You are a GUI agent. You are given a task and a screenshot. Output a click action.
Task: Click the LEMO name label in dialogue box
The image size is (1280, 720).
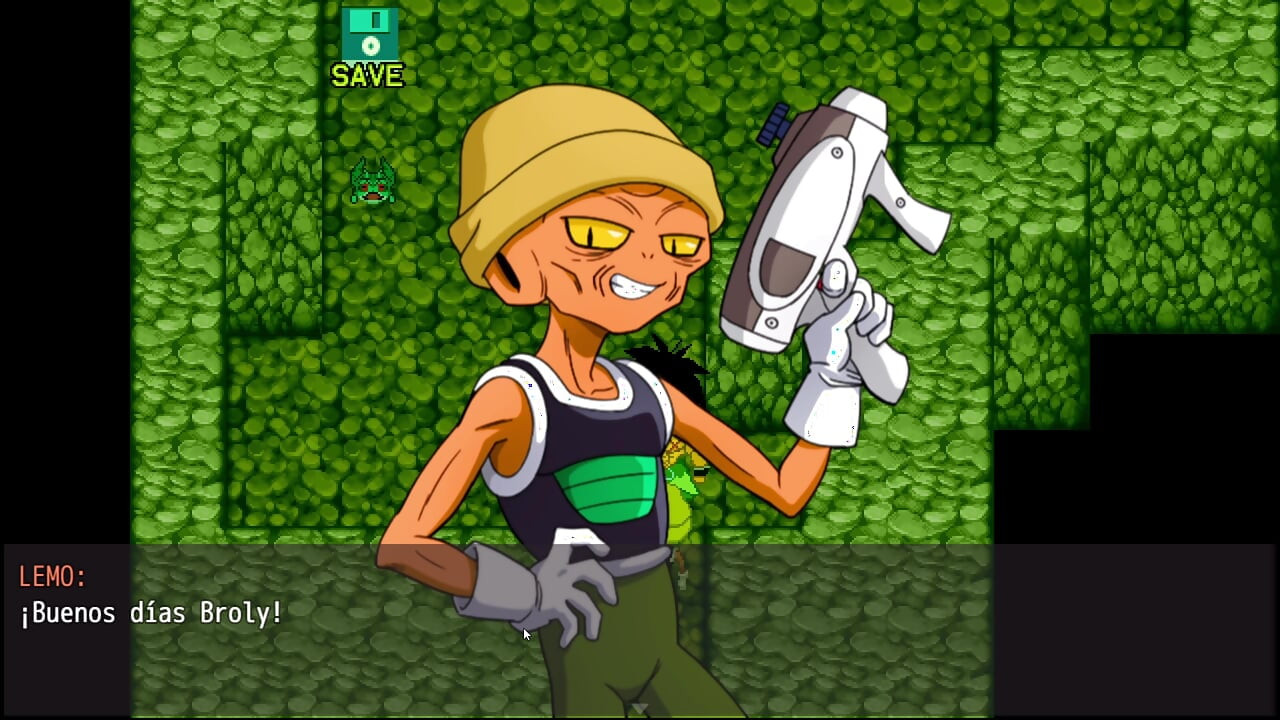52,576
